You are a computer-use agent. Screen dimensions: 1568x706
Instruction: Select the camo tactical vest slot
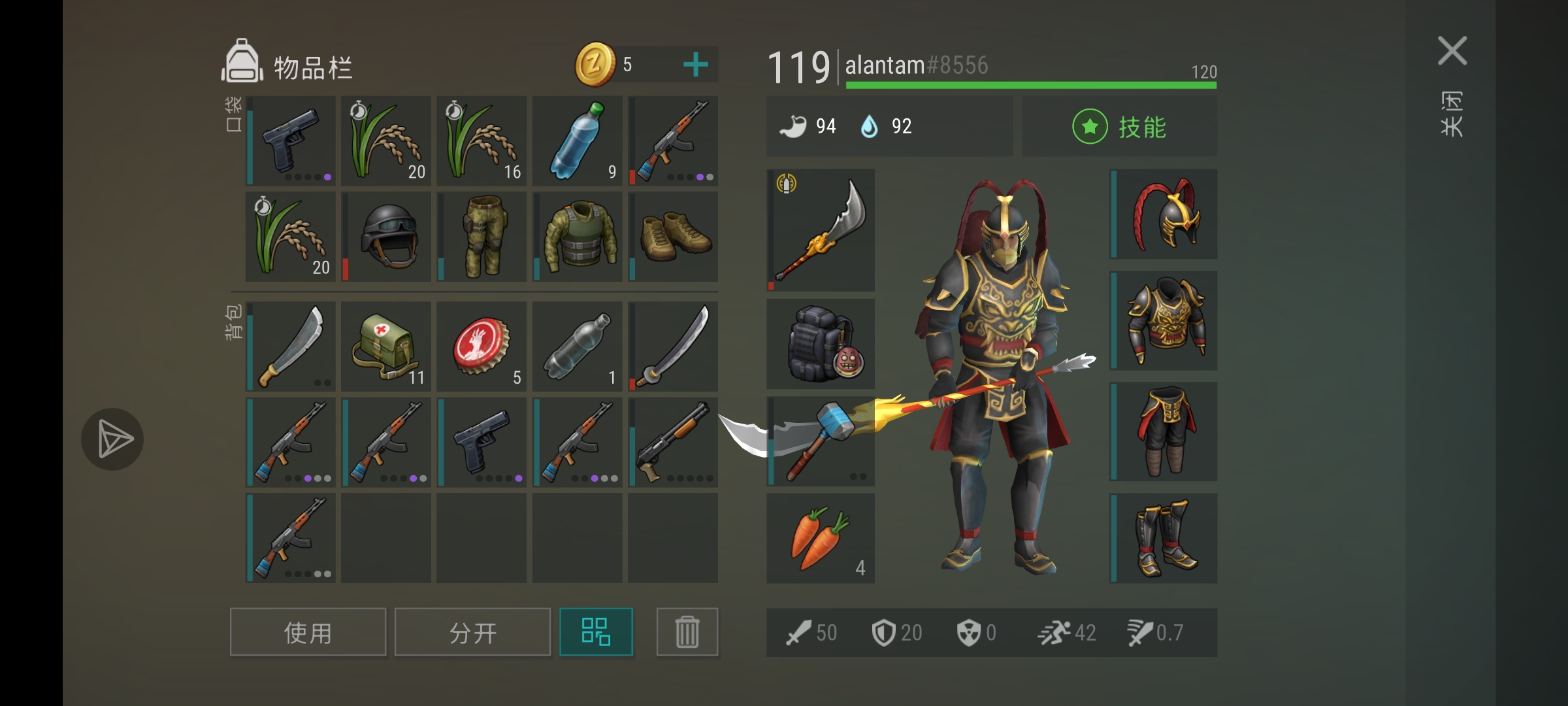[578, 236]
